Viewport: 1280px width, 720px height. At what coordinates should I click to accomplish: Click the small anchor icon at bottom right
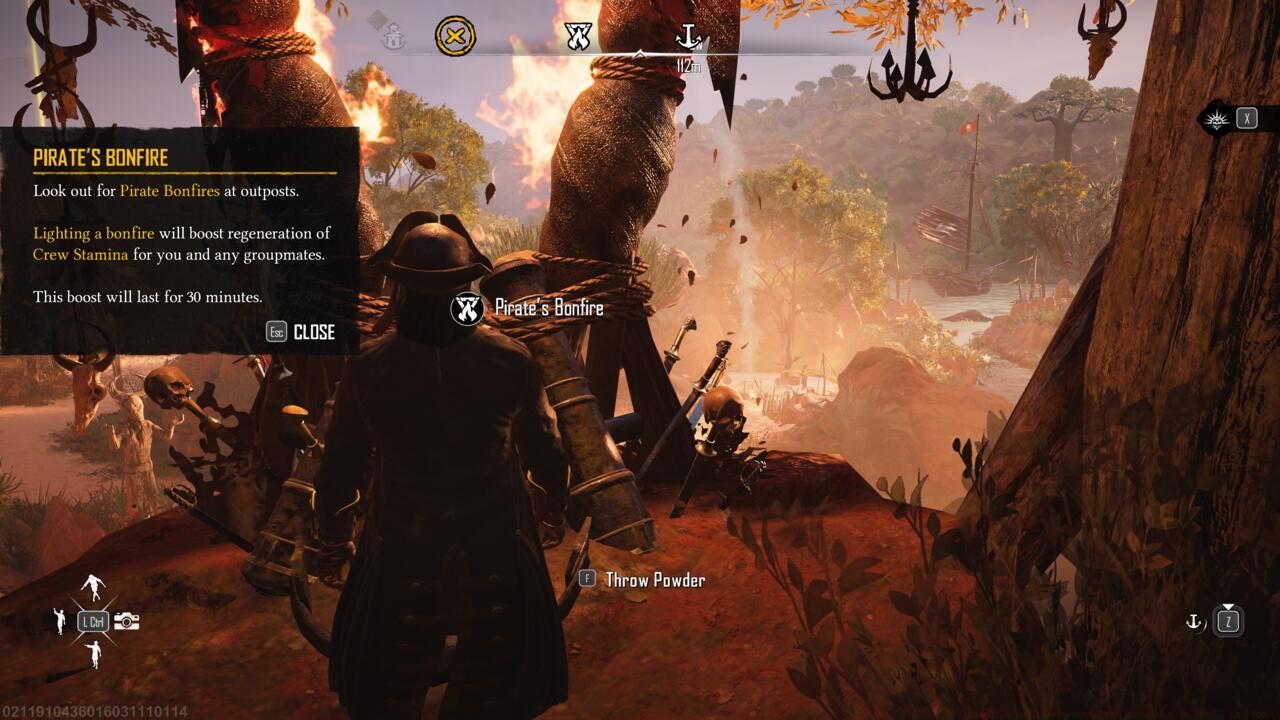1193,622
